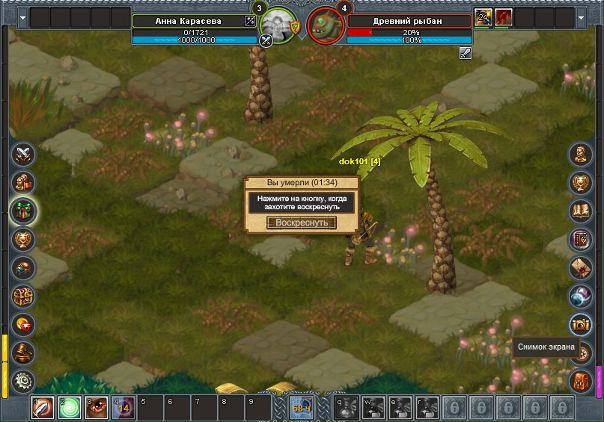Open the blue crystal orb icon
The image size is (604, 422).
tap(581, 297)
